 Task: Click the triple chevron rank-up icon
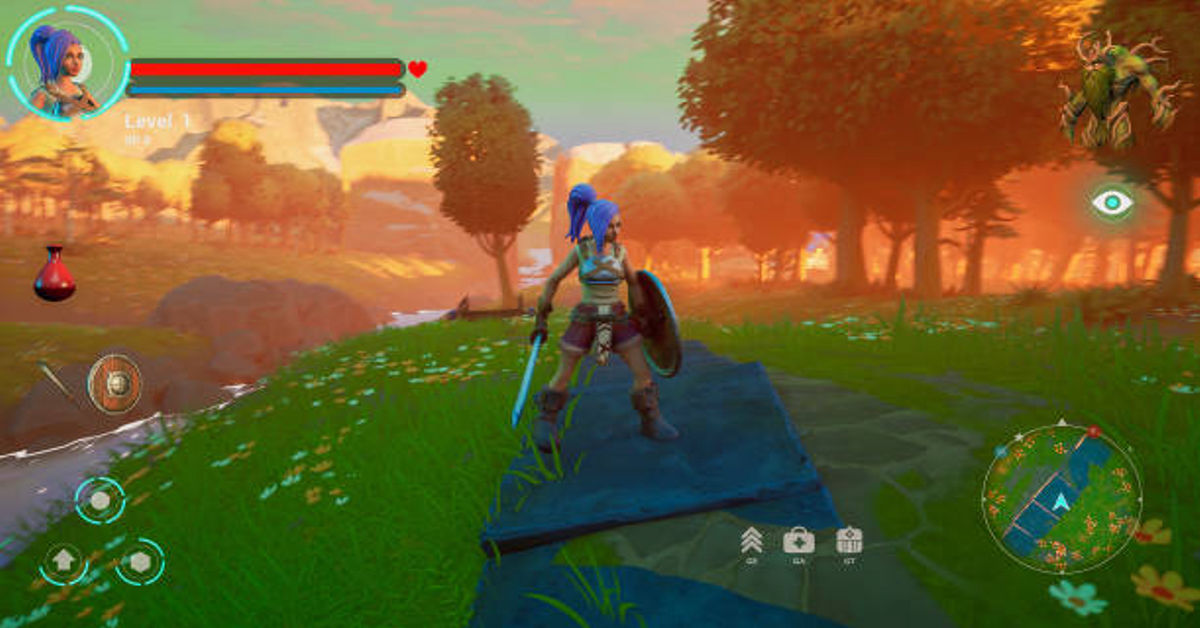(751, 541)
